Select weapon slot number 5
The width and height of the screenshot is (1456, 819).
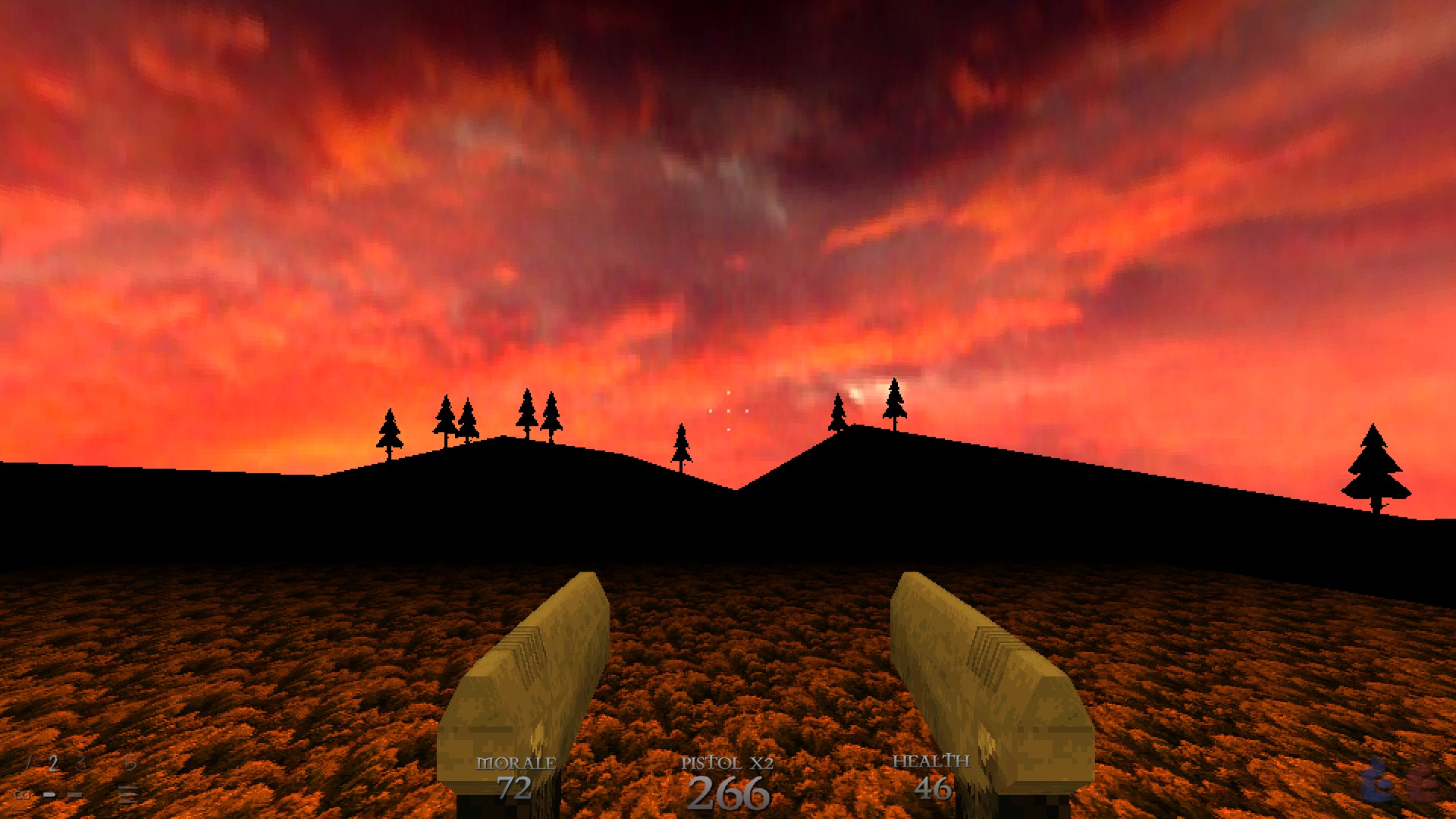130,763
